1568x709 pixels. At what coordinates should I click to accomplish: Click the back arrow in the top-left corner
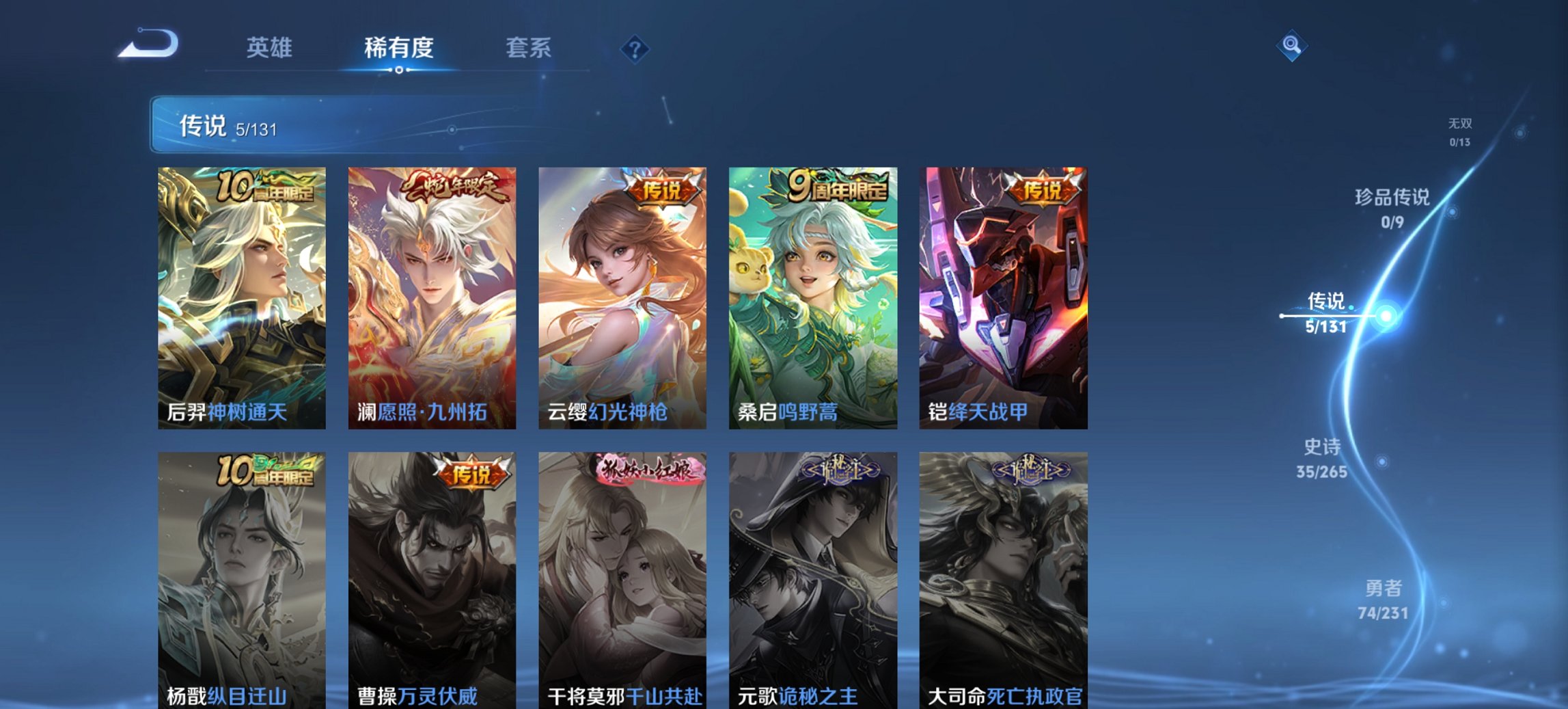pos(149,44)
